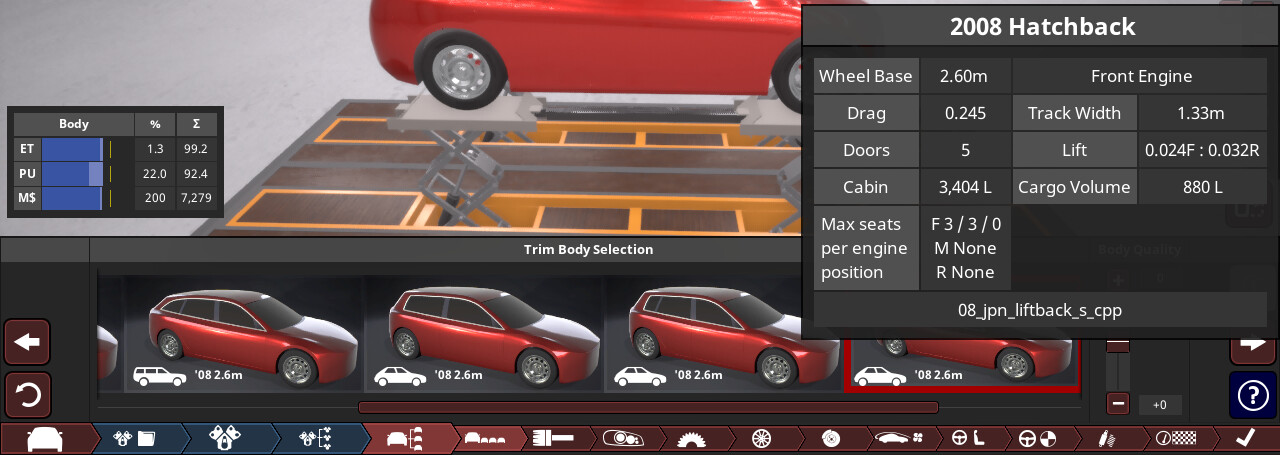Advance with the right arrow button
The width and height of the screenshot is (1280, 455).
1252,343
